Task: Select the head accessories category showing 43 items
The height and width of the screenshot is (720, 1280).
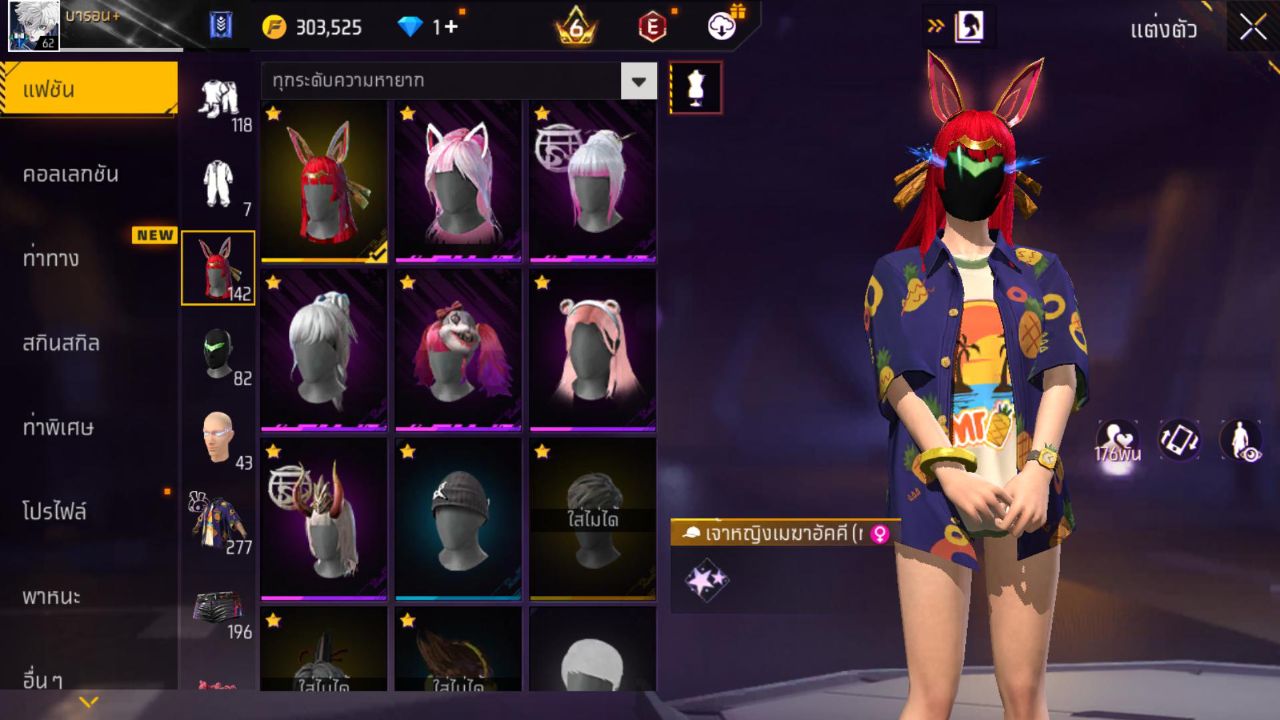Action: tap(220, 432)
